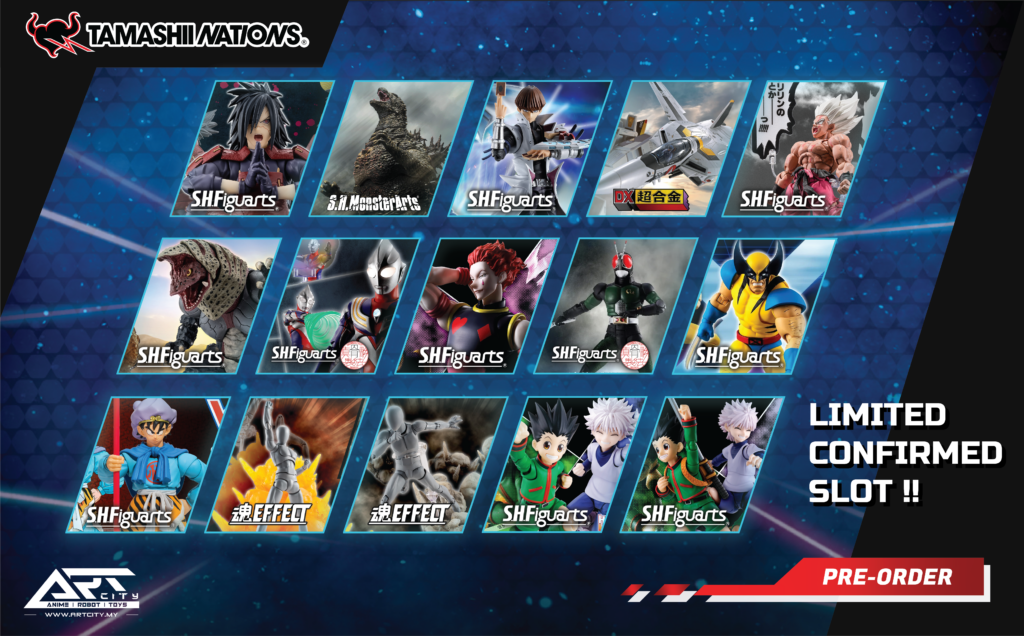Image resolution: width=1024 pixels, height=636 pixels.
Task: Open the muscular Master Roshi figure tile
Action: coord(808,148)
